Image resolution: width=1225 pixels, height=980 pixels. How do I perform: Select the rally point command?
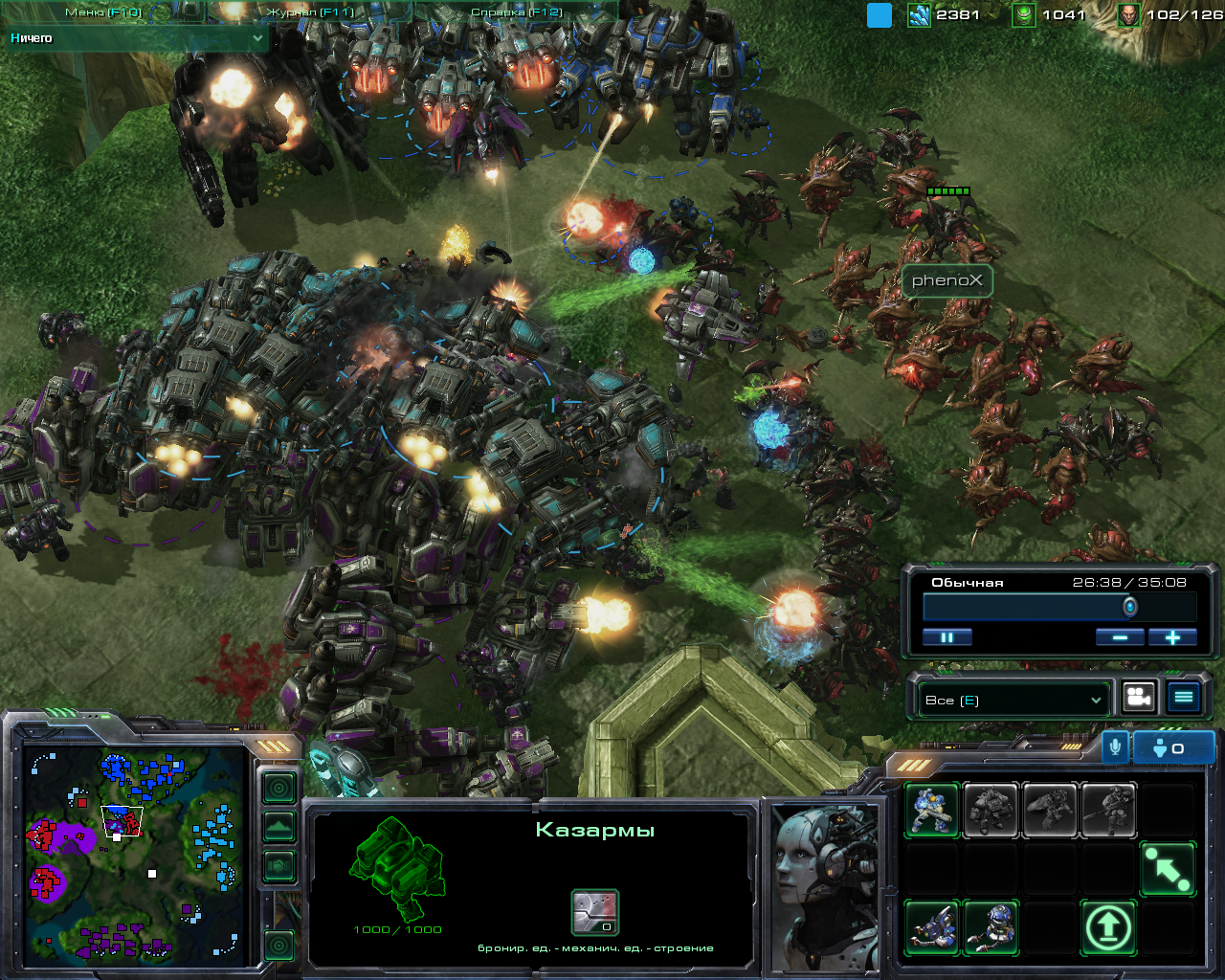pyautogui.click(x=1168, y=869)
